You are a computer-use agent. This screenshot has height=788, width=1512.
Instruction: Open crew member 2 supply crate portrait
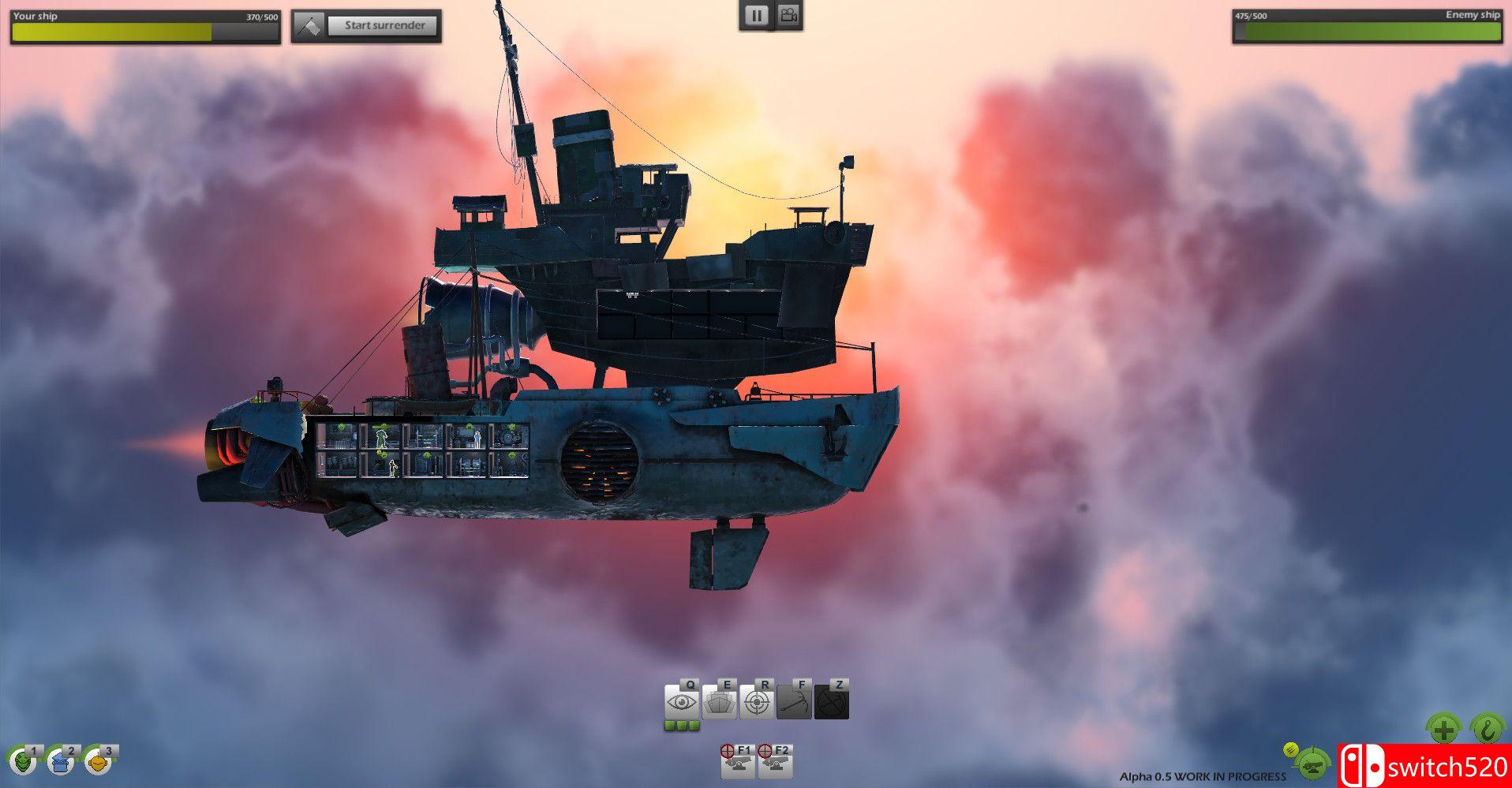click(58, 762)
